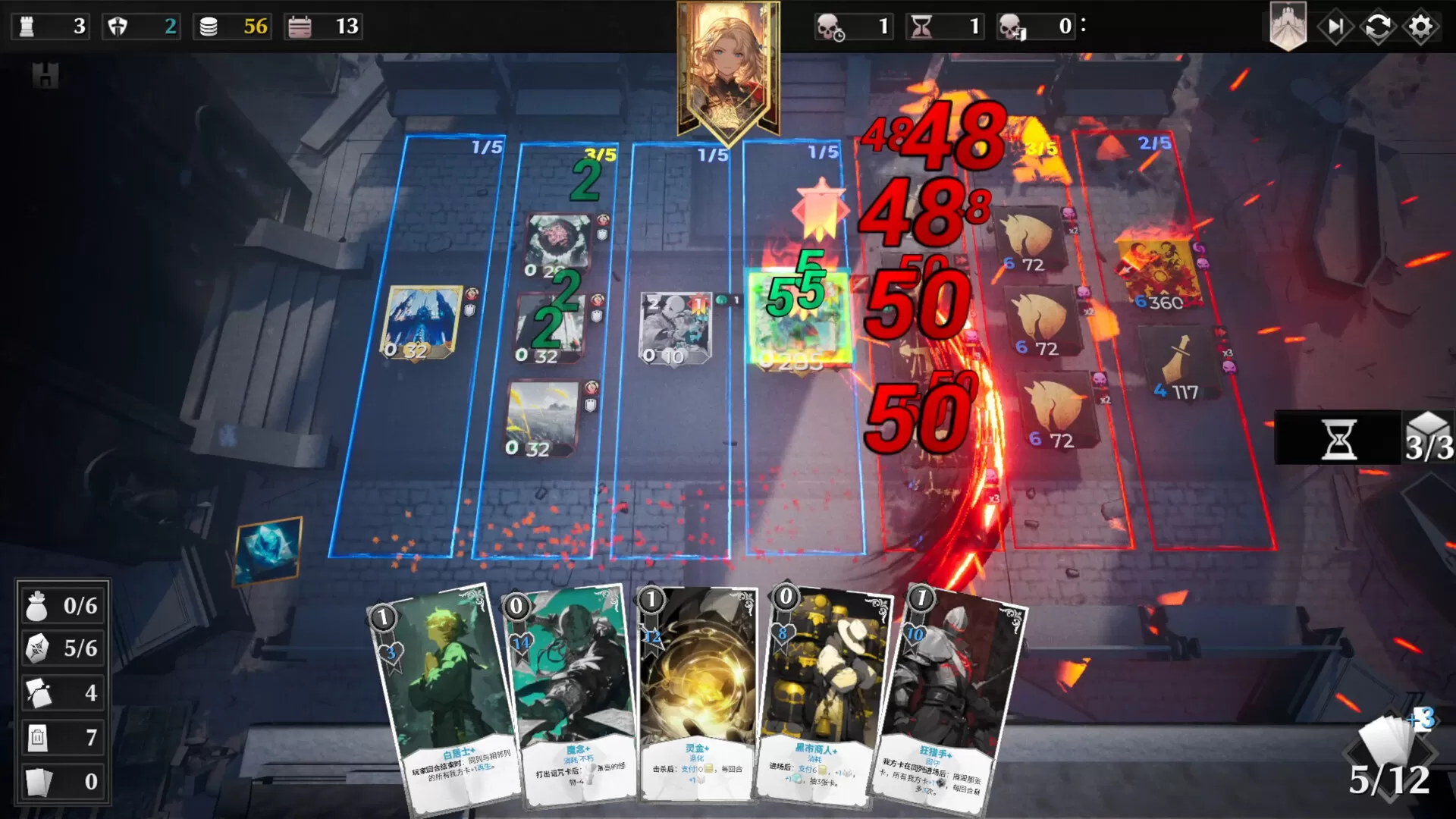Screen dimensions: 1456x819
Task: Click the shield counter showing 2
Action: point(140,27)
